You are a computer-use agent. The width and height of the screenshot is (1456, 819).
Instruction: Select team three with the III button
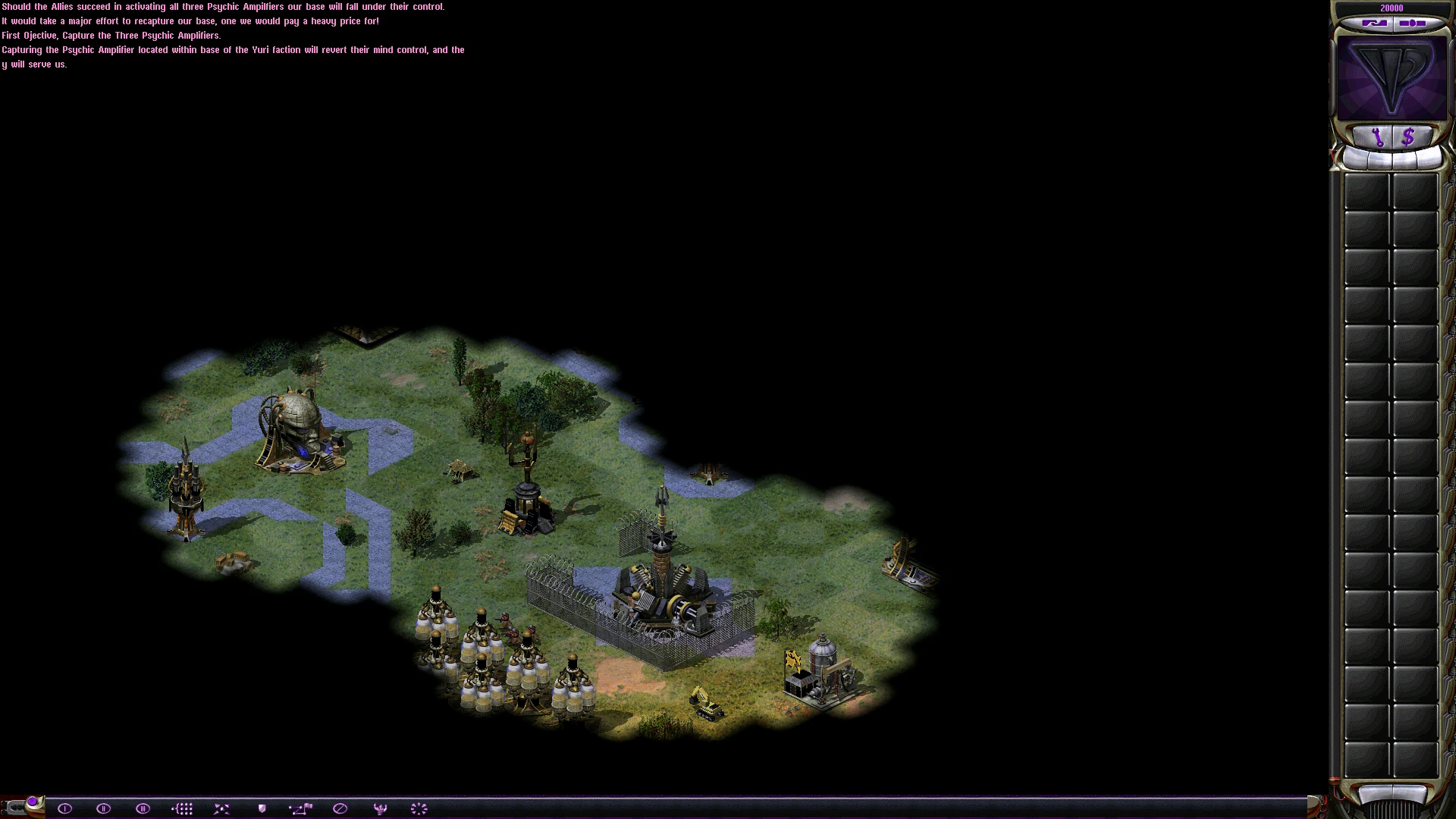143,808
